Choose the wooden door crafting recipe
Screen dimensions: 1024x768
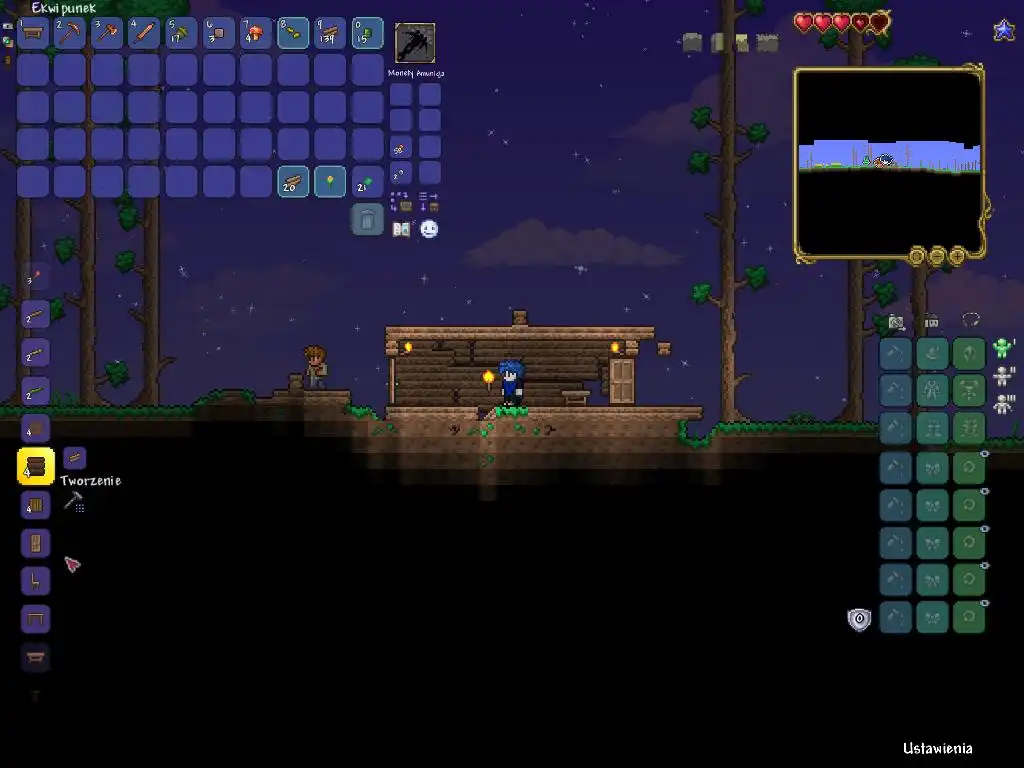[x=36, y=543]
